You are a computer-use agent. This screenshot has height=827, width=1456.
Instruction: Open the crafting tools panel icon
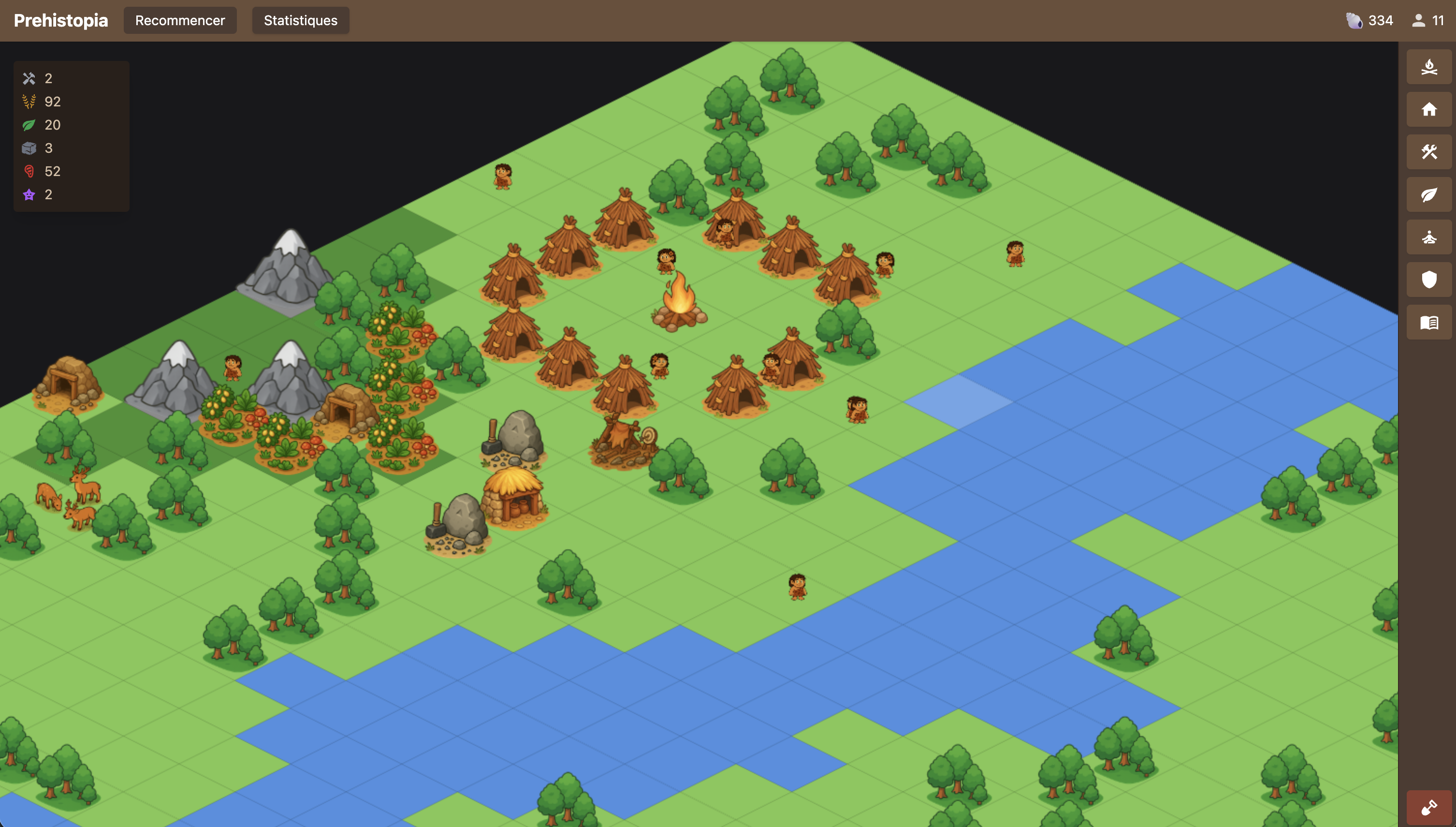pyautogui.click(x=1429, y=152)
